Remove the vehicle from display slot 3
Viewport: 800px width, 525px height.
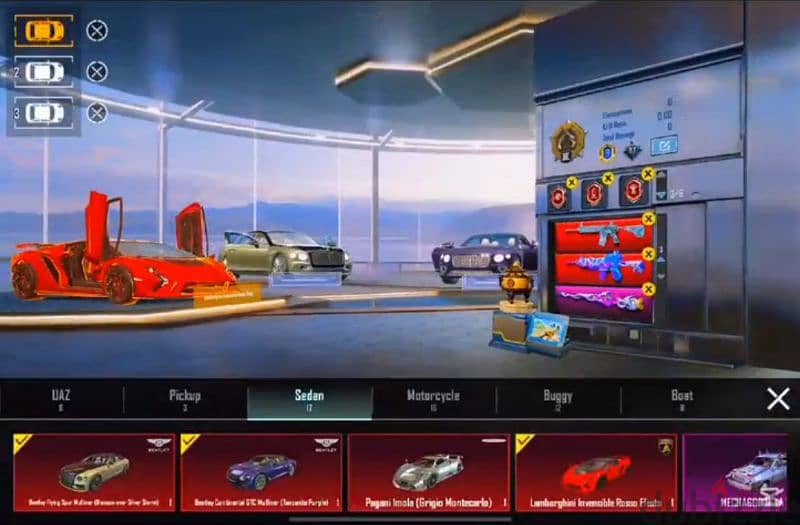click(97, 113)
